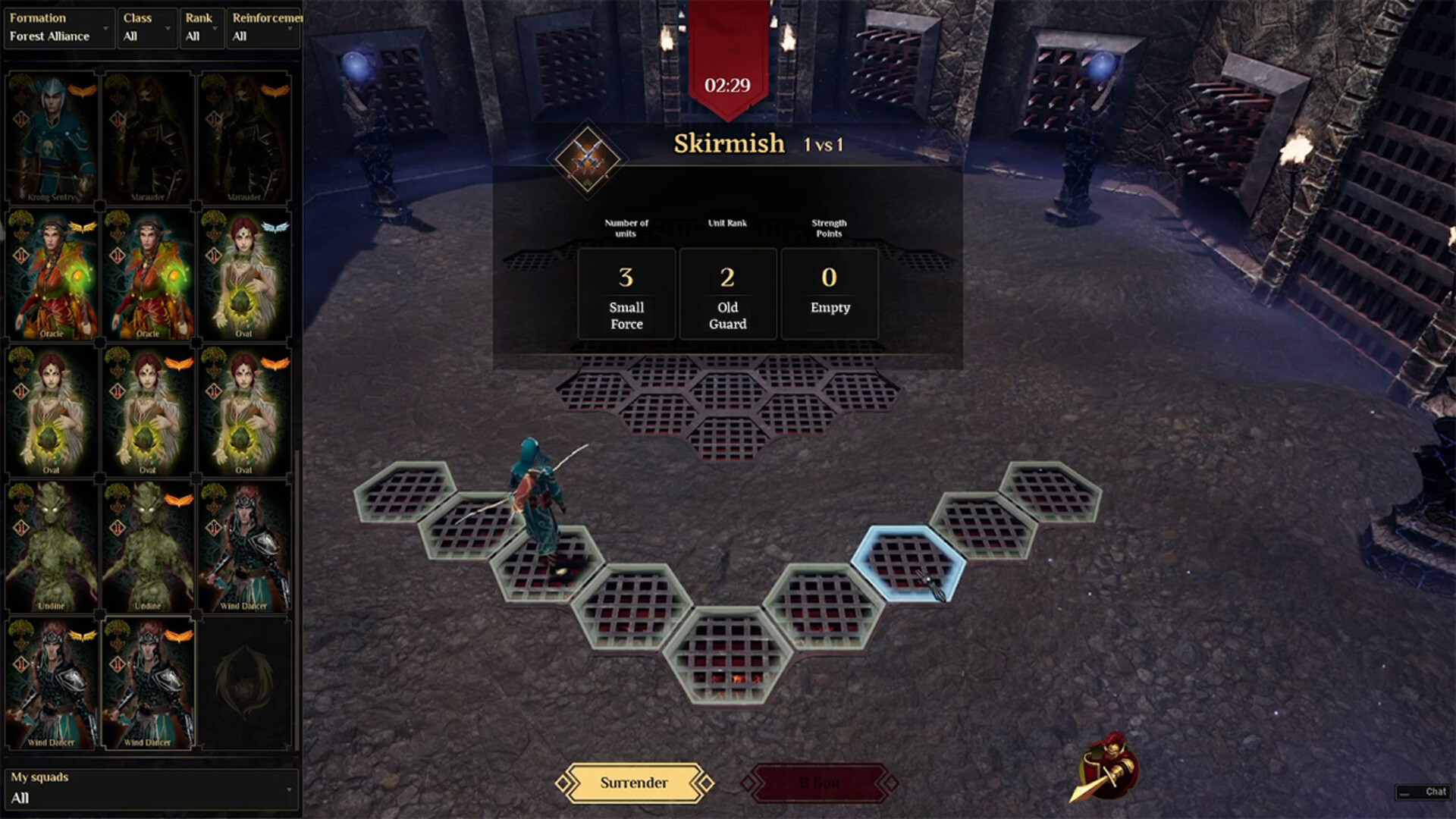The width and height of the screenshot is (1456, 819).
Task: Select the Empty Strength Points option
Action: click(830, 294)
